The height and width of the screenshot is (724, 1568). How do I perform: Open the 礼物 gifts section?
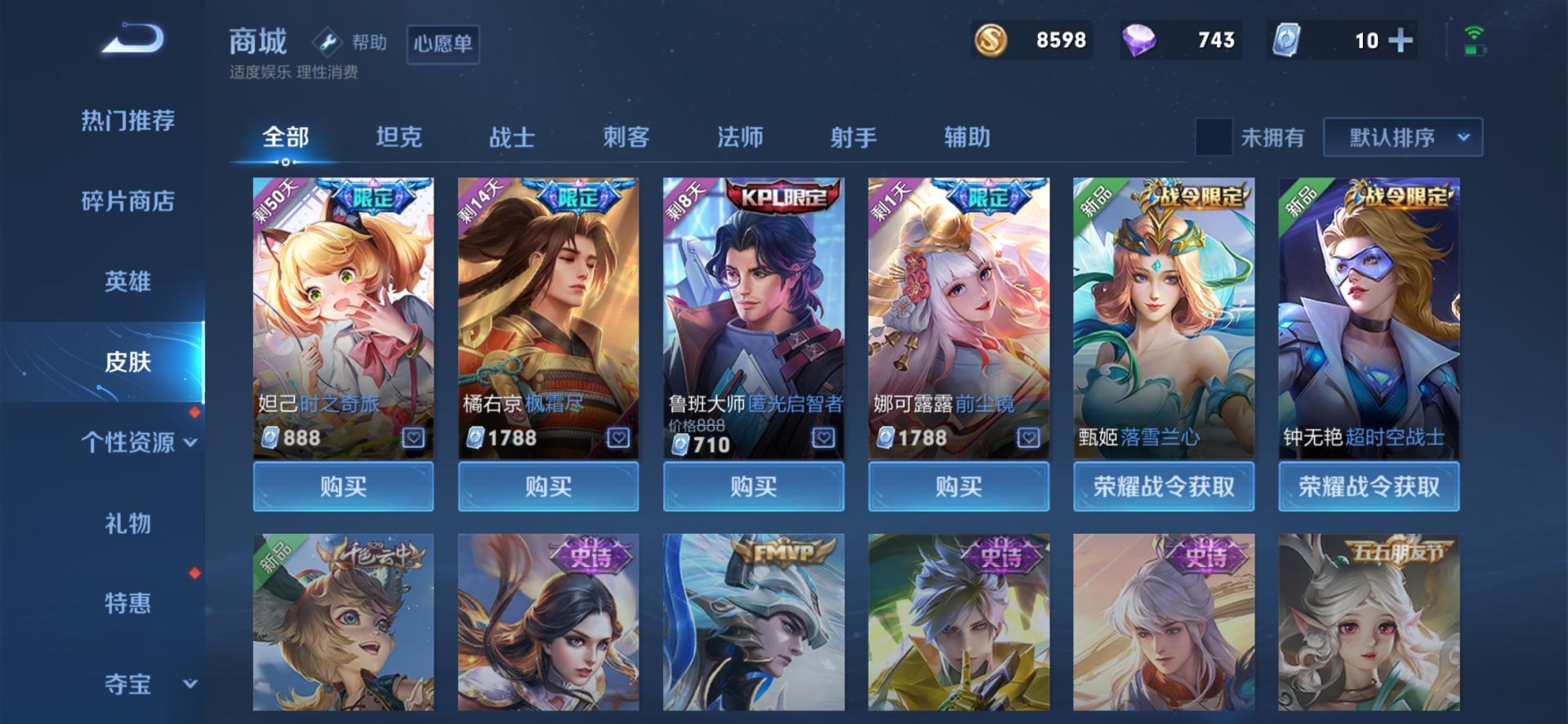[x=127, y=523]
